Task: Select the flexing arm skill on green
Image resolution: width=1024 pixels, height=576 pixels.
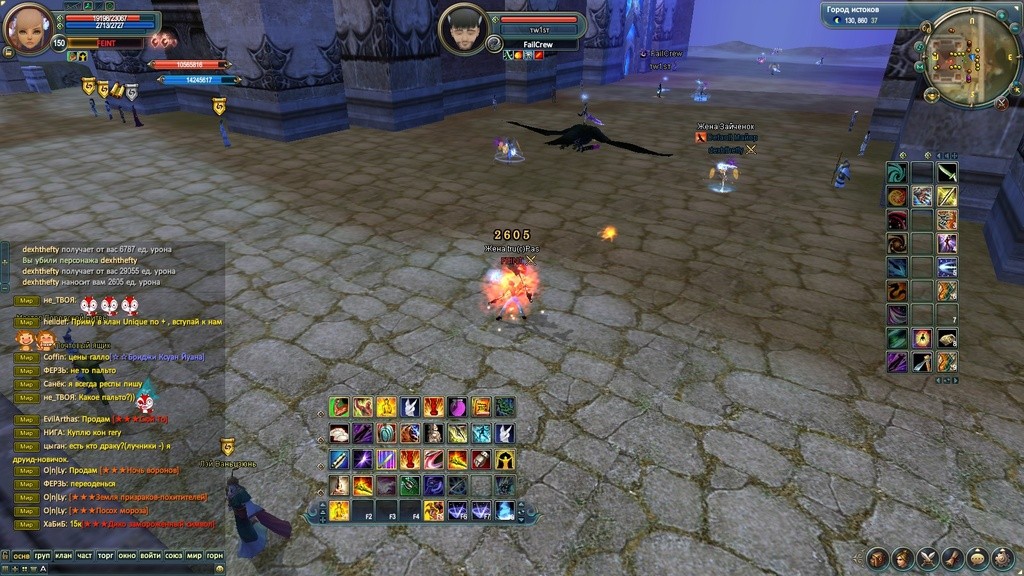Action: 340,407
